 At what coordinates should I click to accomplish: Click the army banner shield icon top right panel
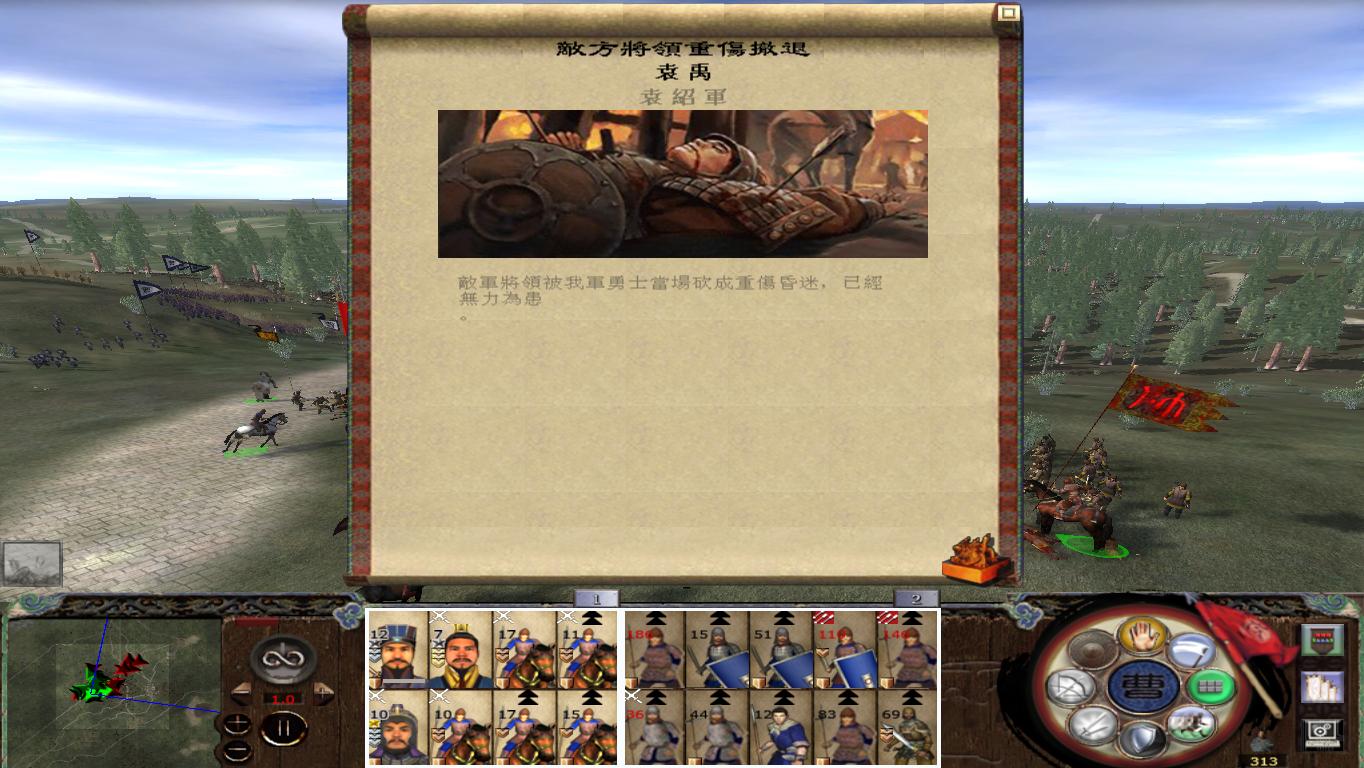(1323, 640)
